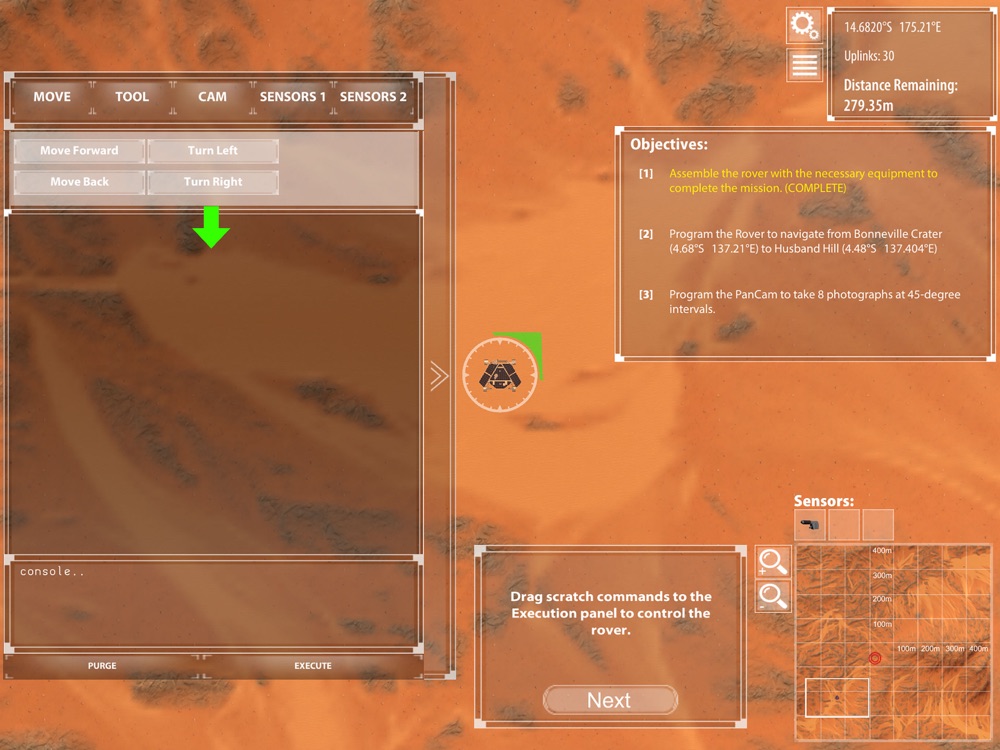Execute the rover program
Image resolution: width=1000 pixels, height=750 pixels.
tap(313, 665)
